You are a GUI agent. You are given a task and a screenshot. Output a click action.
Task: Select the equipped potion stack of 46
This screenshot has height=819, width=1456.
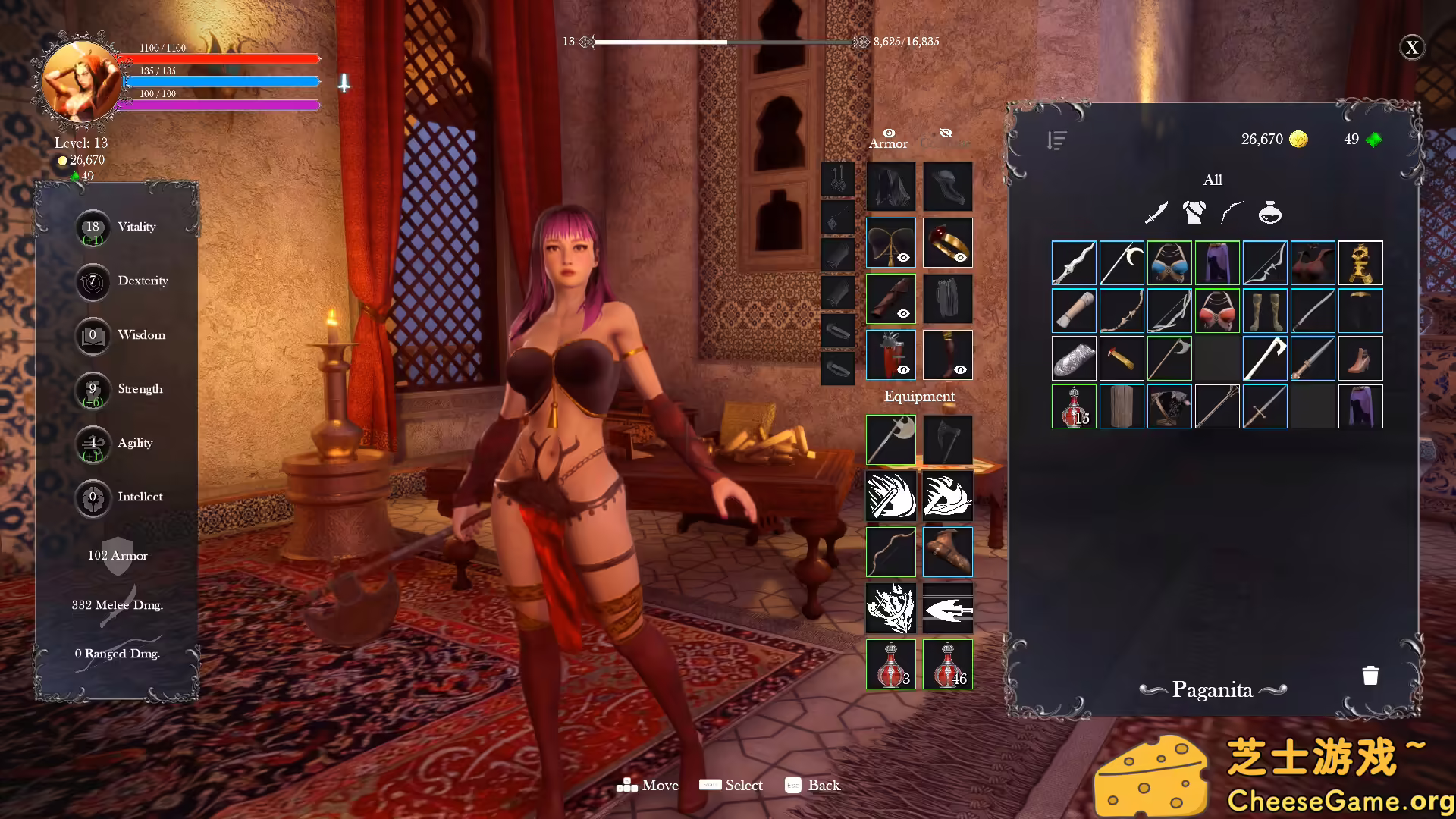[x=948, y=664]
